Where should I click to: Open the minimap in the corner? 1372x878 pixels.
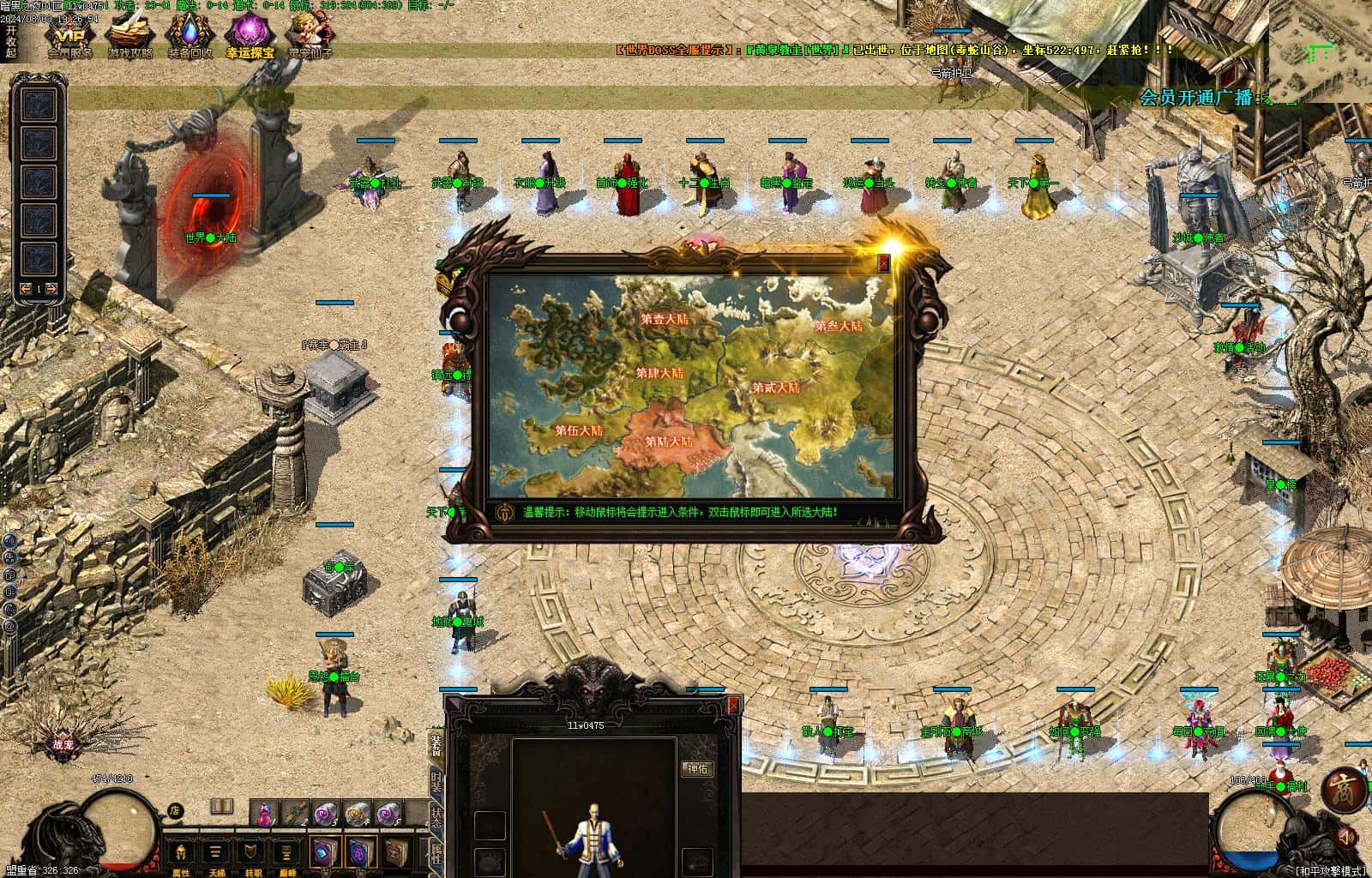tap(1319, 51)
